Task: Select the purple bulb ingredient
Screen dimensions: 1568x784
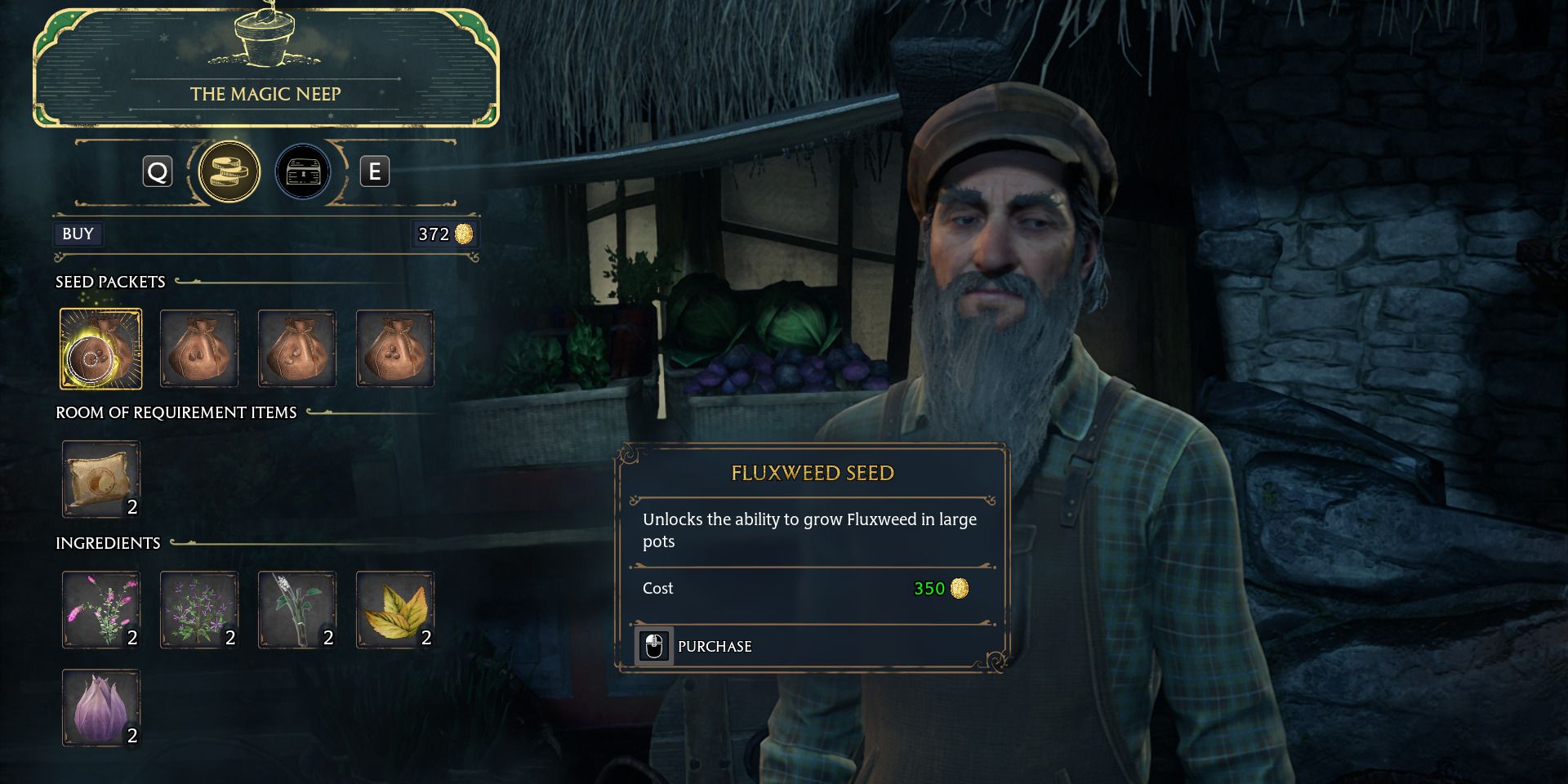Action: click(100, 708)
